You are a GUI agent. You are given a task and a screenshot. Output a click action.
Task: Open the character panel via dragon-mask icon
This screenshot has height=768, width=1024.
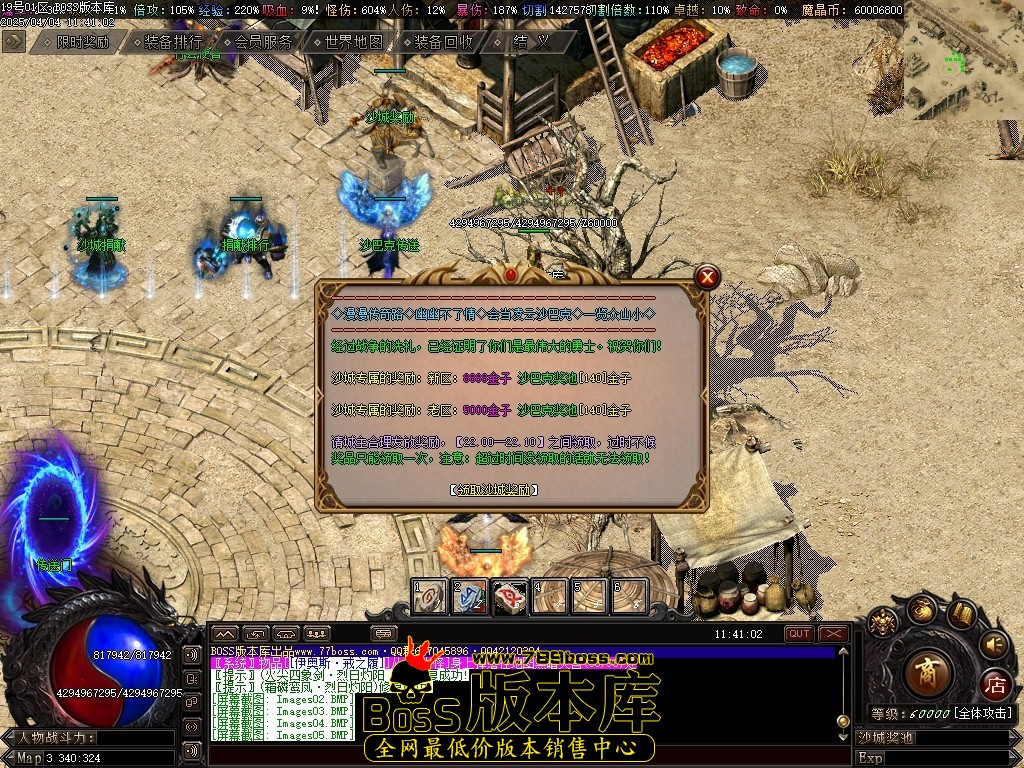pyautogui.click(x=882, y=624)
